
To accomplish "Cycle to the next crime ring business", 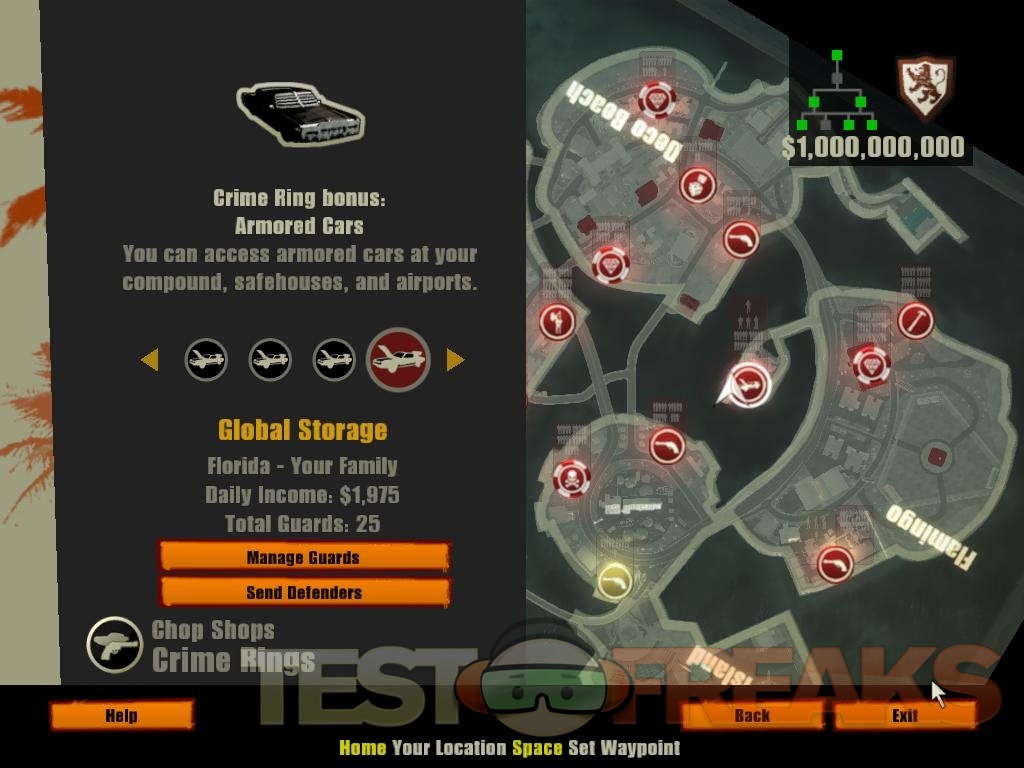I will pyautogui.click(x=455, y=359).
